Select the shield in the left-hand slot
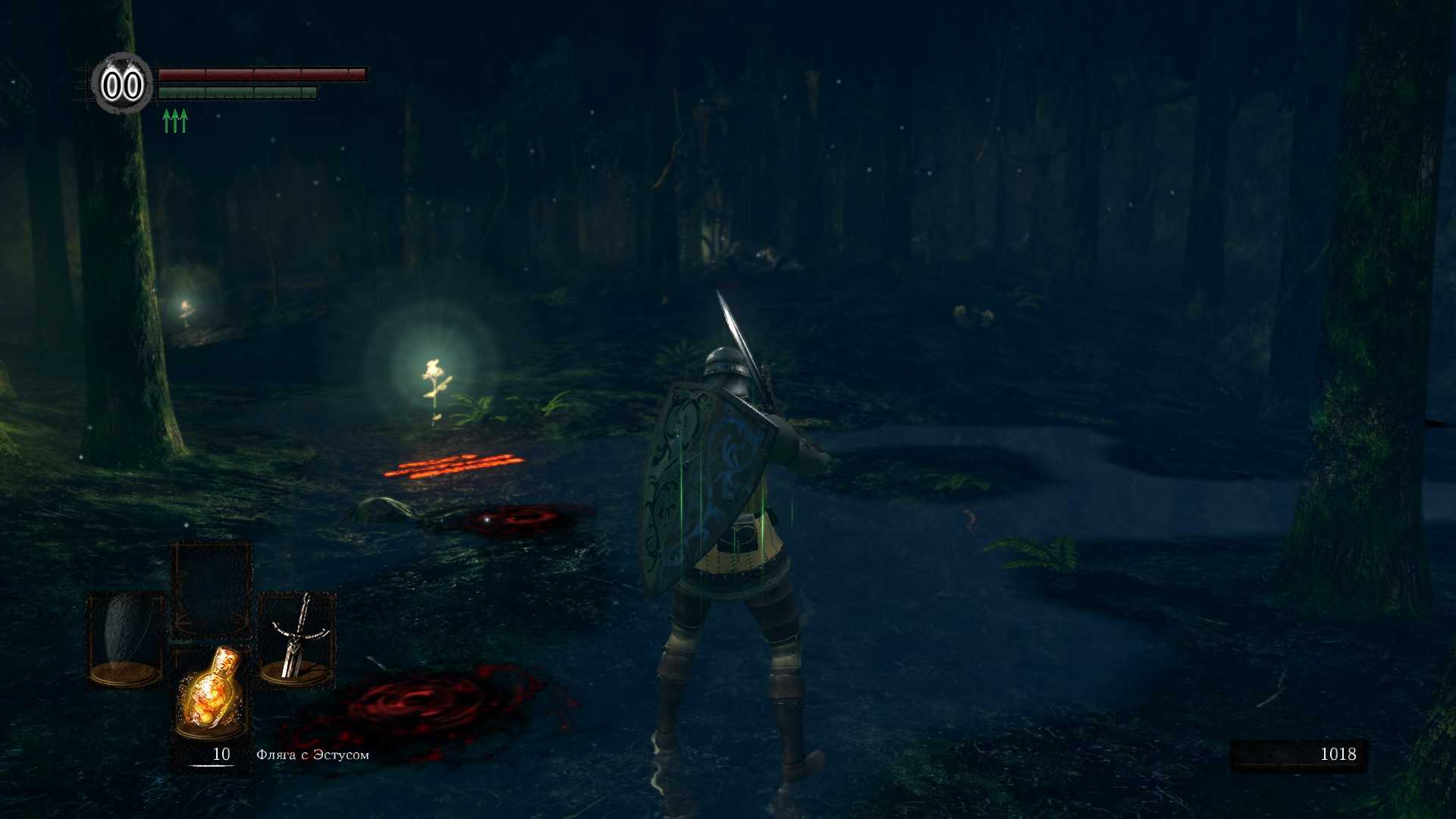The height and width of the screenshot is (819, 1456). tap(125, 639)
